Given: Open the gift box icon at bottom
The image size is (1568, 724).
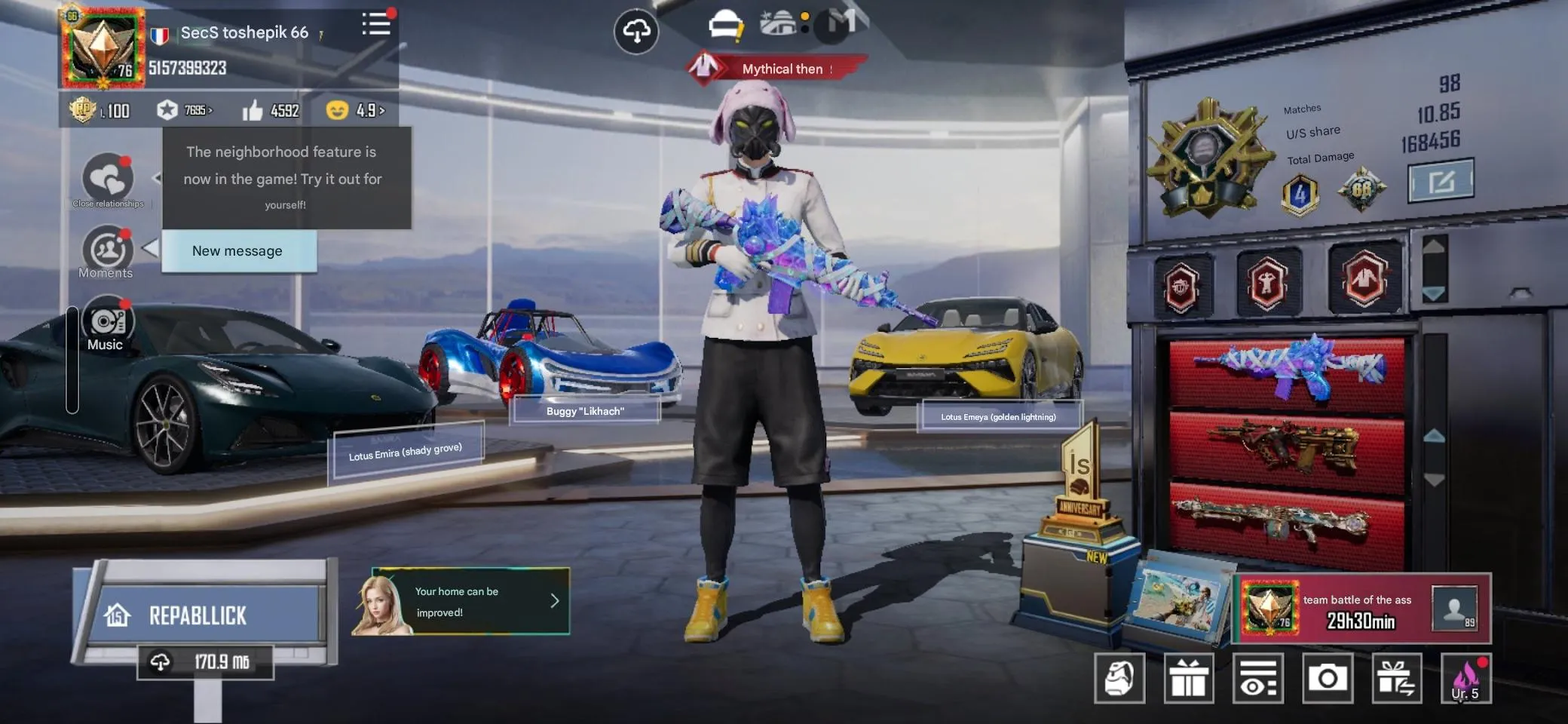Looking at the screenshot, I should point(1190,677).
